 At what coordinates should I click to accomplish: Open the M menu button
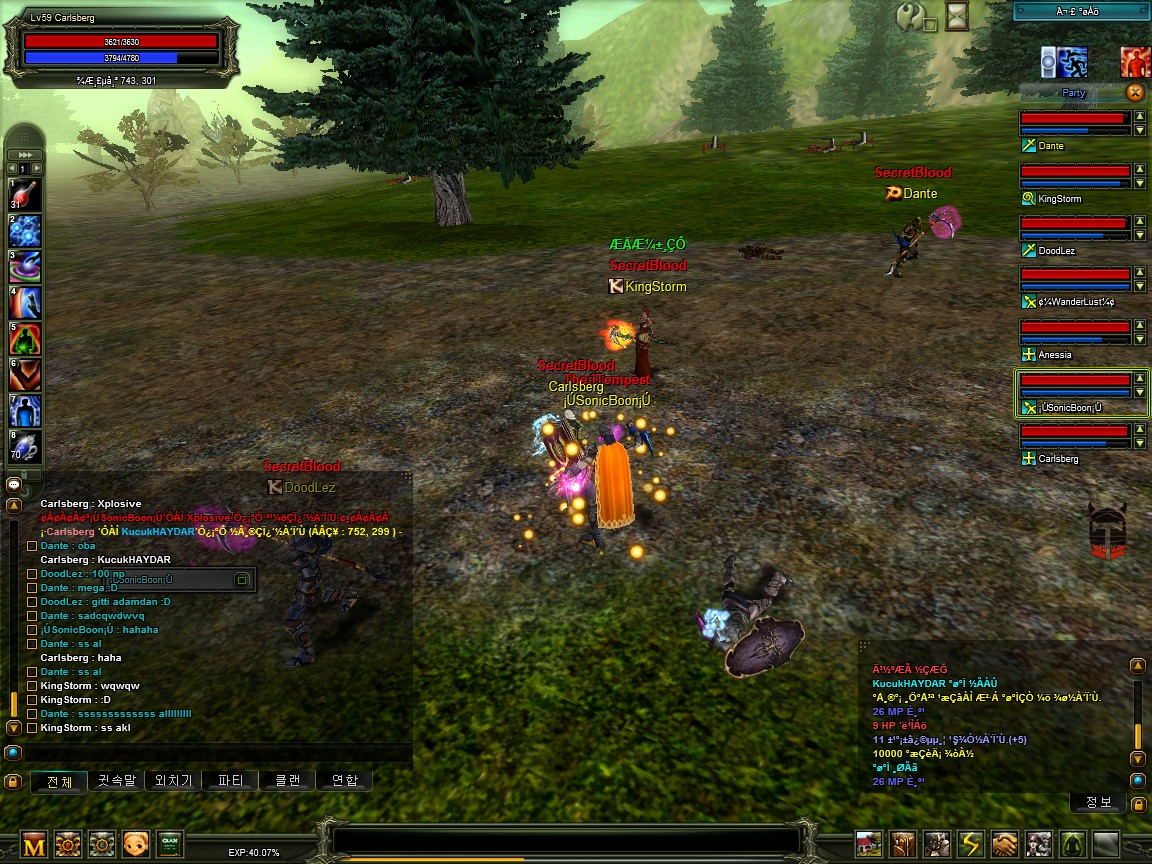[x=35, y=845]
